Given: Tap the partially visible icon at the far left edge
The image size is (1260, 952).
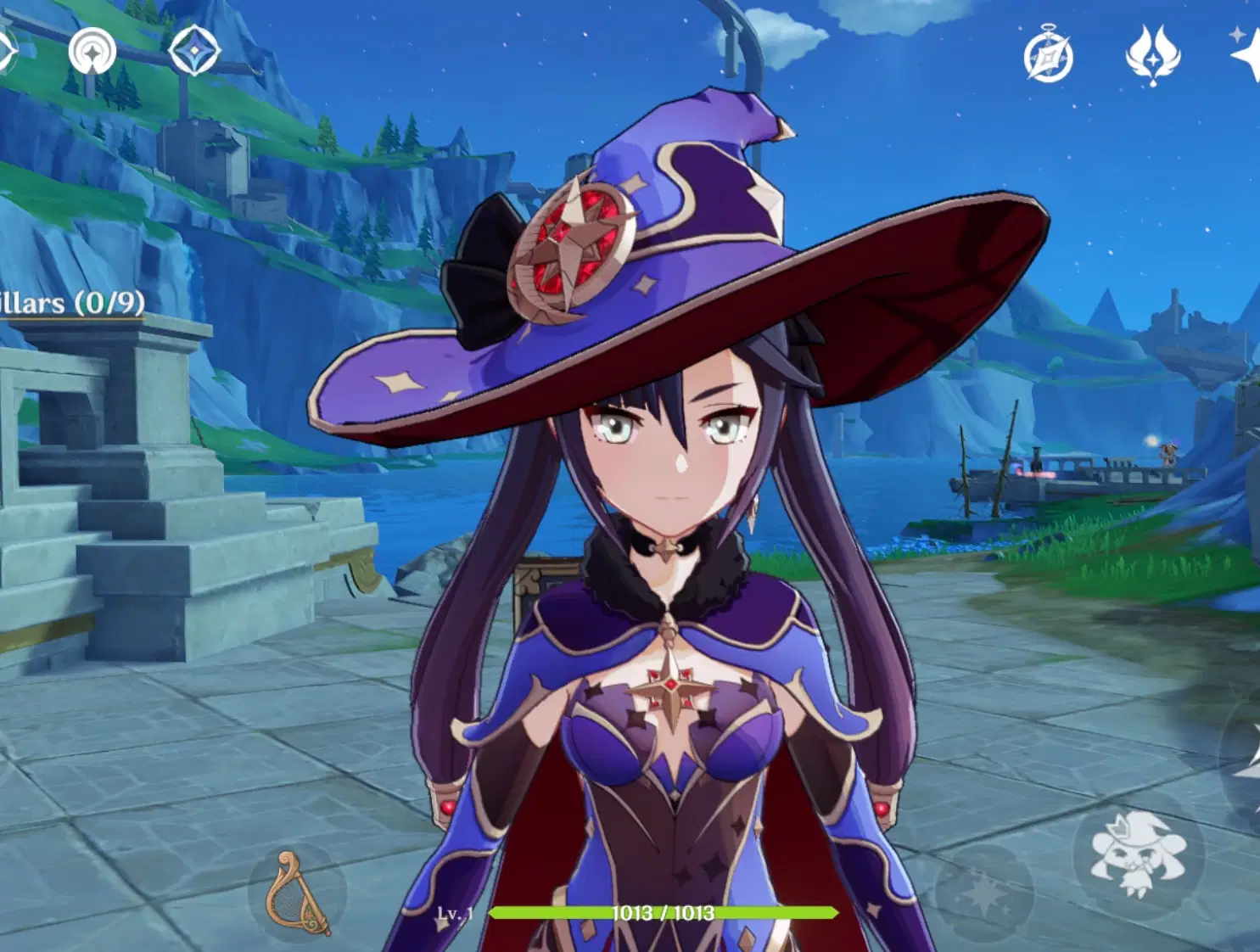Looking at the screenshot, I should tap(4, 51).
